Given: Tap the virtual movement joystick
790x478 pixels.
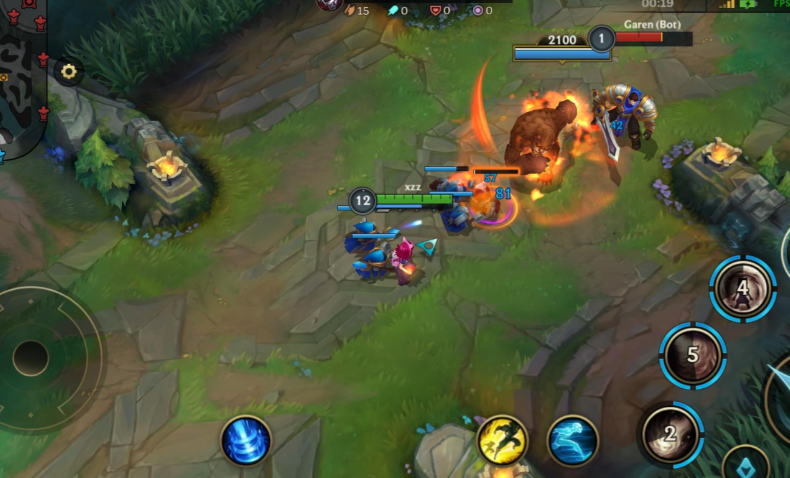Looking at the screenshot, I should click(x=31, y=357).
